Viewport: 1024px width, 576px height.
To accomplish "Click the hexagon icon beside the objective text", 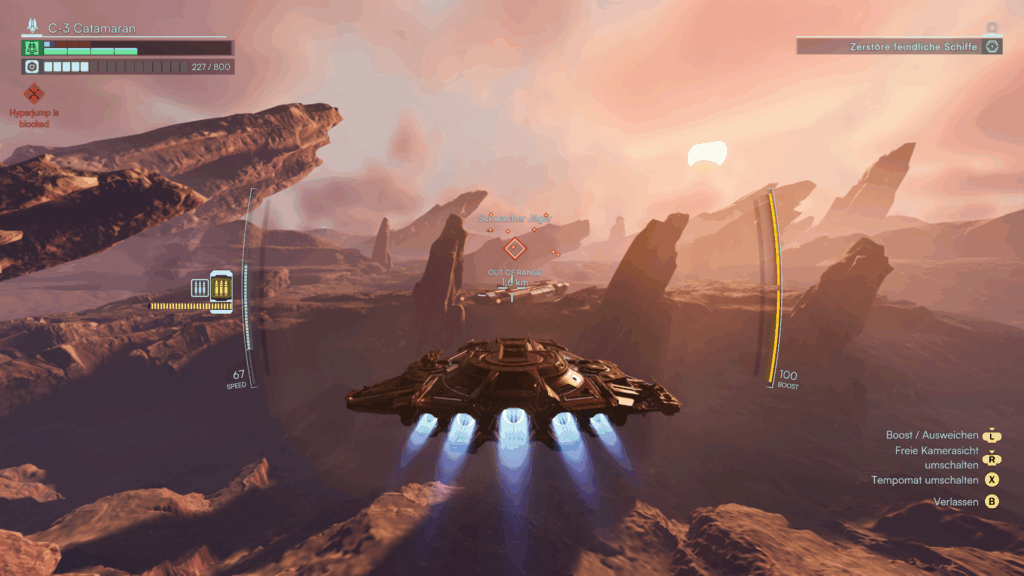I will point(992,46).
